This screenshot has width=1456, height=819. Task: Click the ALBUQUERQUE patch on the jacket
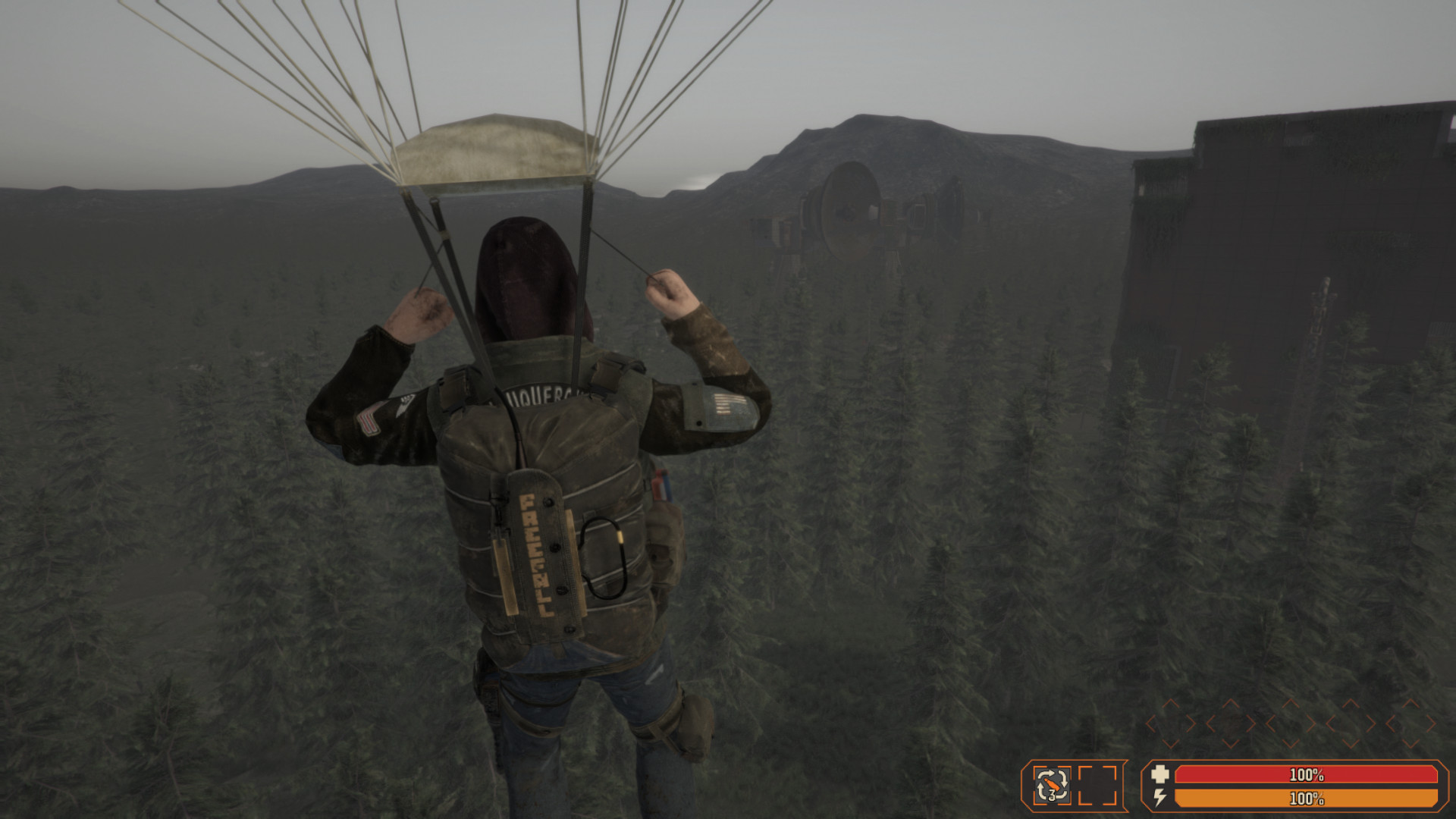click(538, 394)
